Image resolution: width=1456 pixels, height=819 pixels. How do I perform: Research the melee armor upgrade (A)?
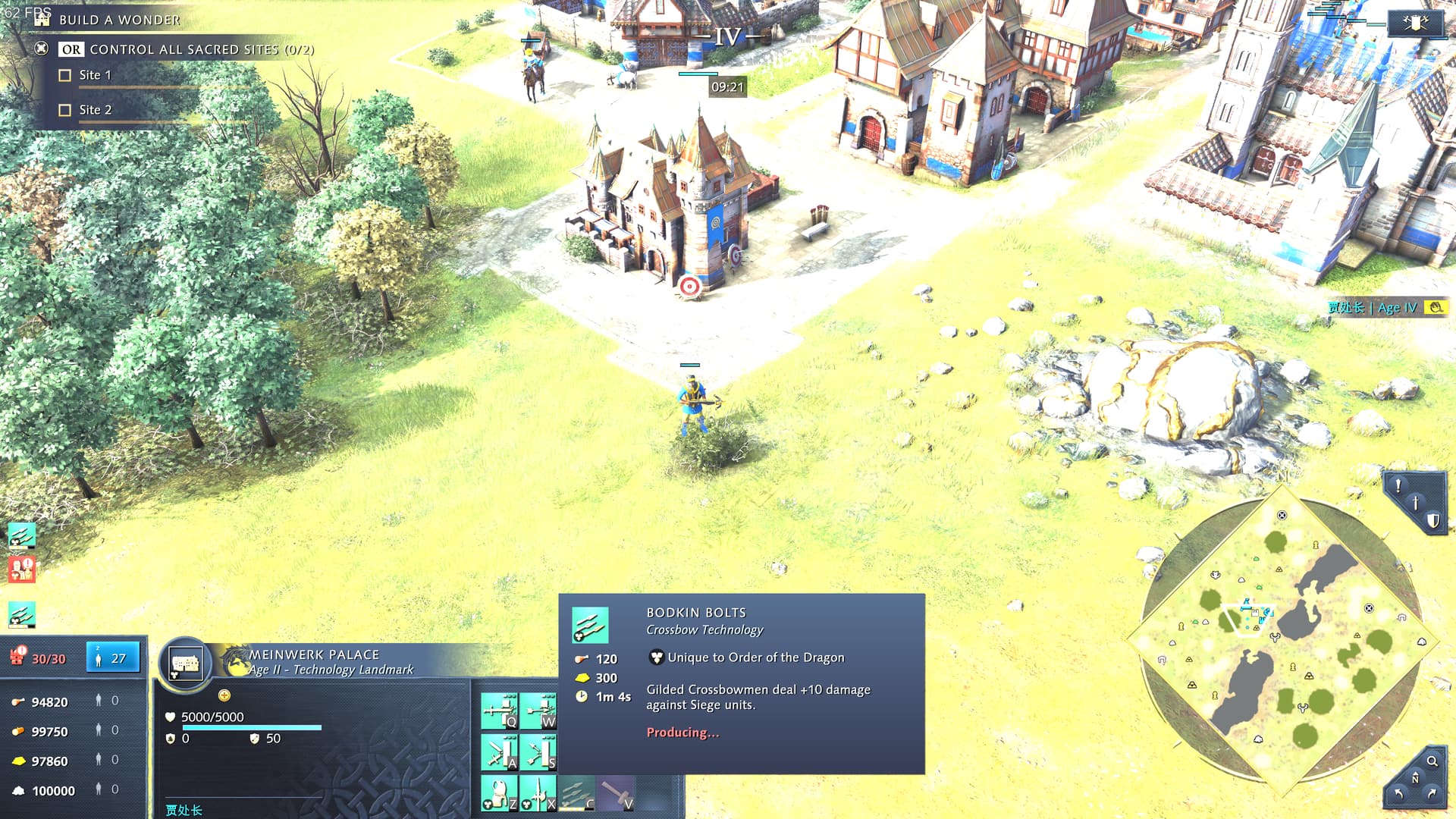point(499,752)
